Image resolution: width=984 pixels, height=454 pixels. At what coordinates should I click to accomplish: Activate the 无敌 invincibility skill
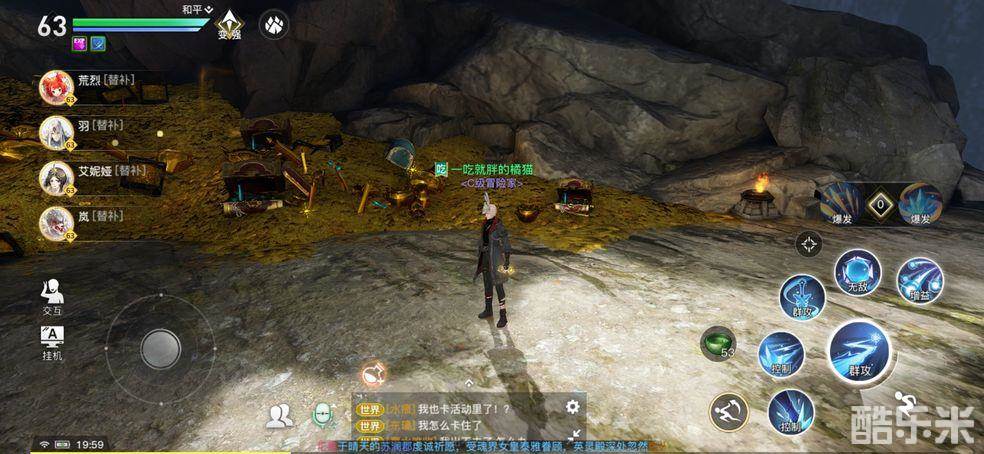858,272
